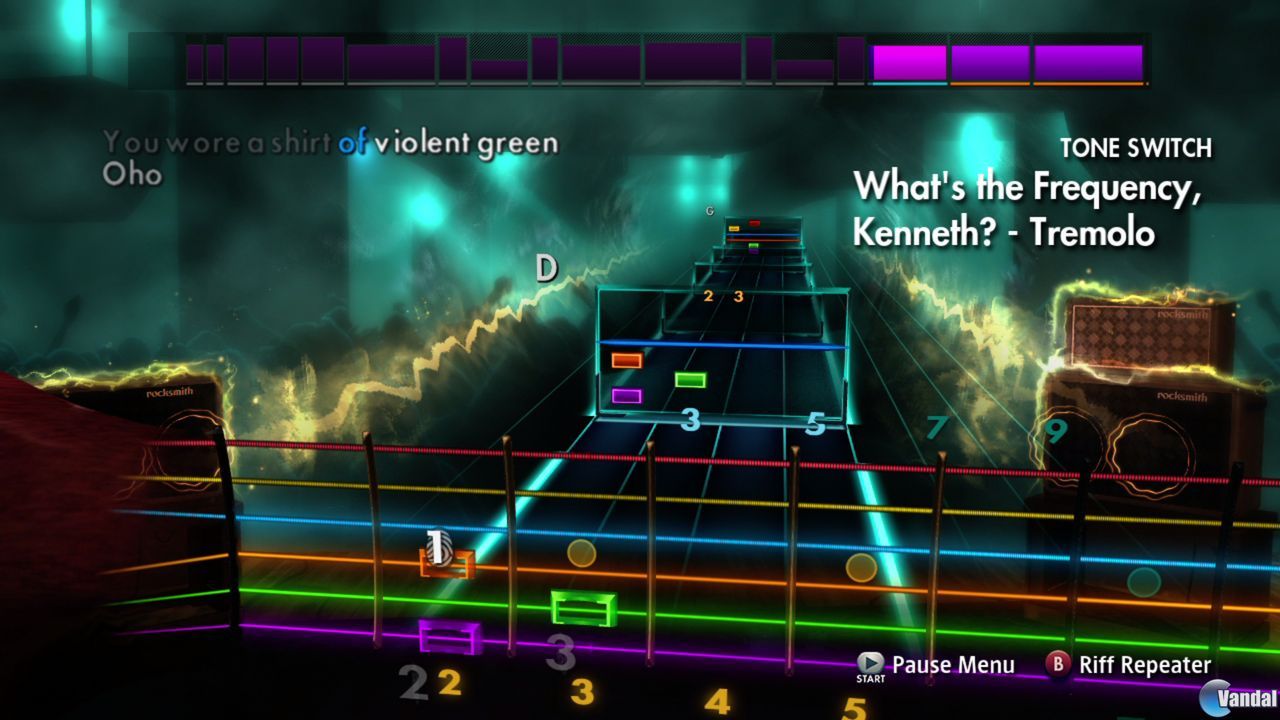This screenshot has width=1280, height=720.
Task: Select the song title What's the Frequency, Kenneth?
Action: 1003,207
